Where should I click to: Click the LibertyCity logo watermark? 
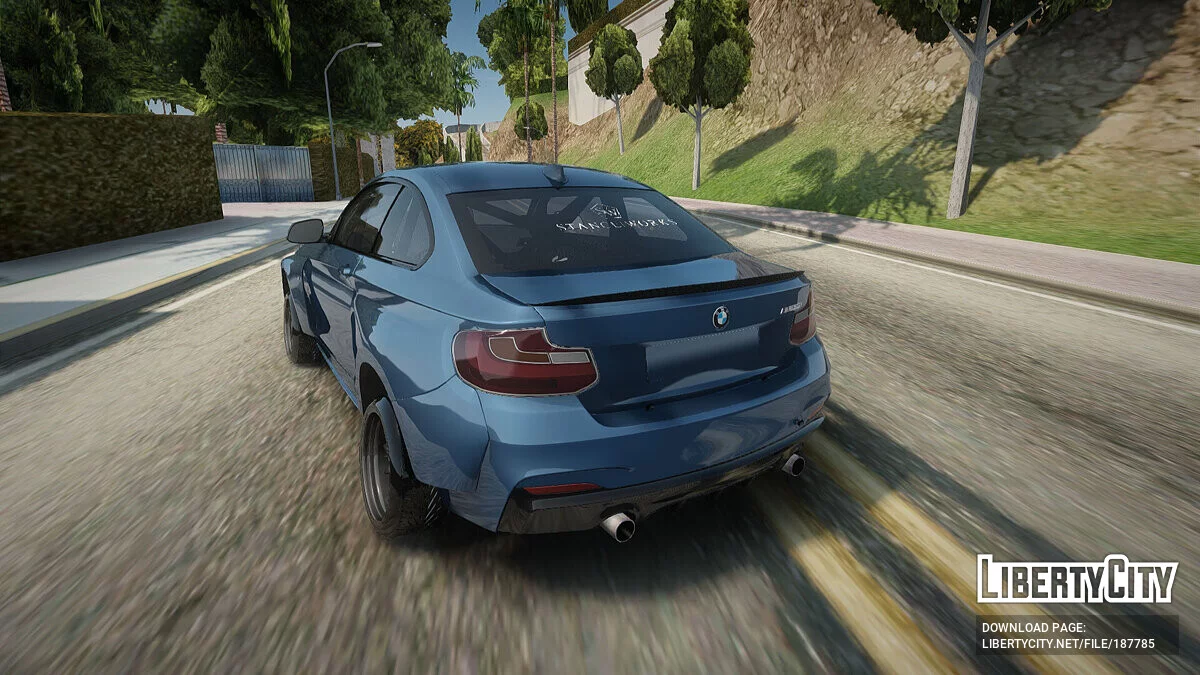(1077, 580)
